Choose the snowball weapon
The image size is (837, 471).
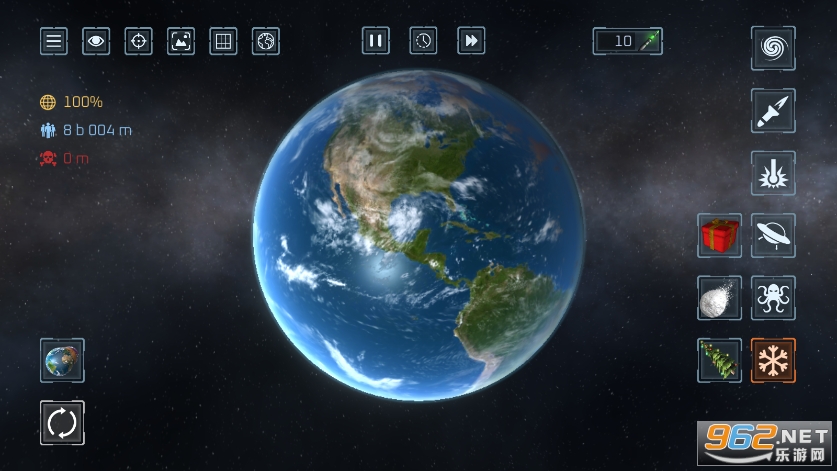tap(719, 298)
